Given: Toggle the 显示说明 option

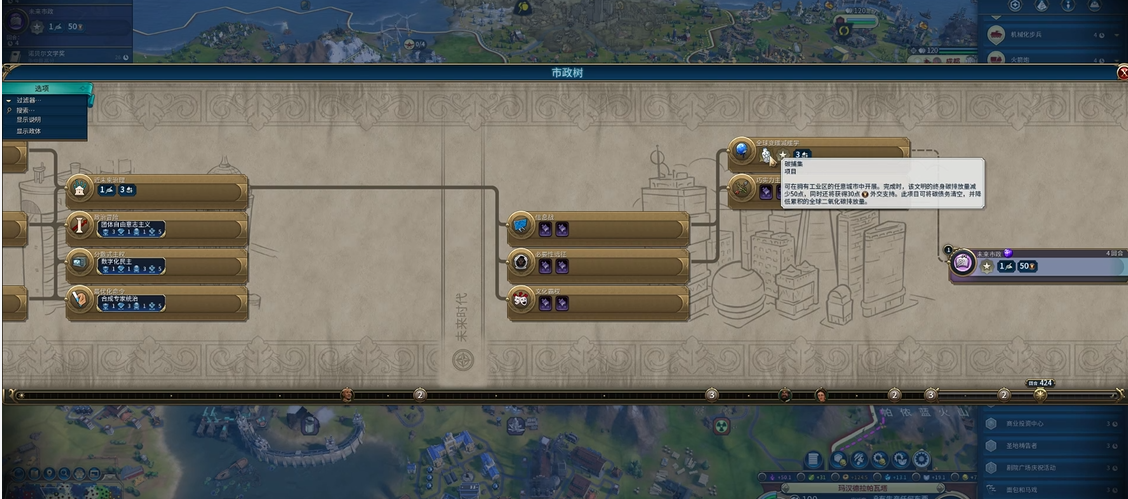Looking at the screenshot, I should click(x=29, y=120).
